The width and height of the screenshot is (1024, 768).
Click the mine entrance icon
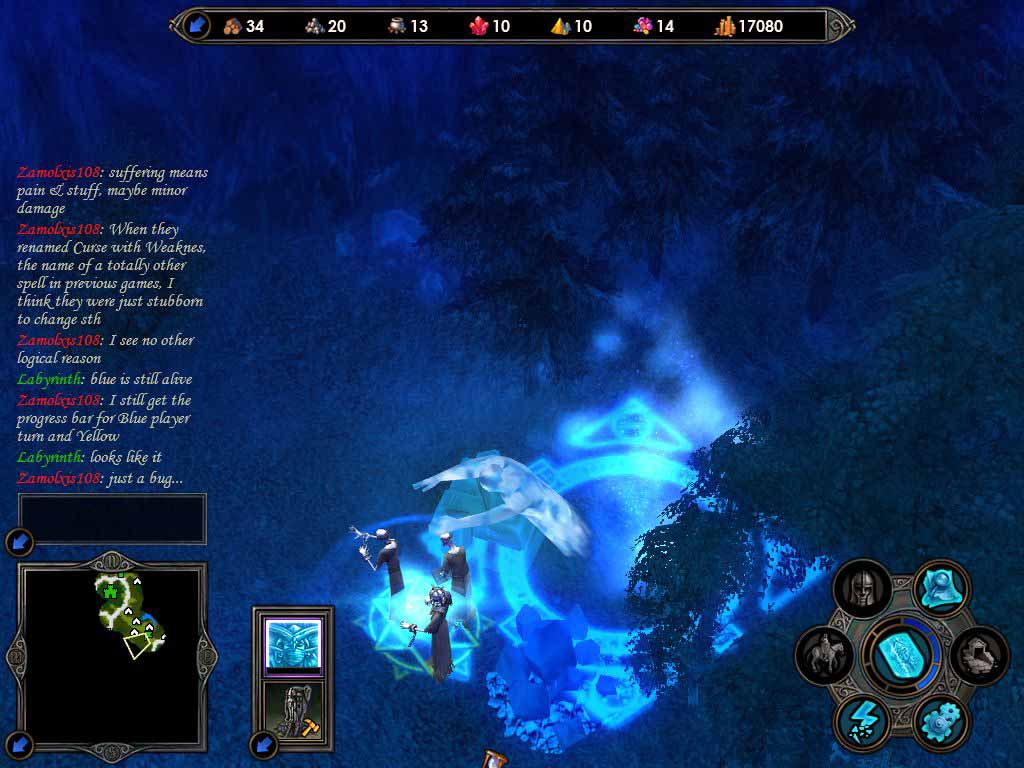tap(979, 656)
